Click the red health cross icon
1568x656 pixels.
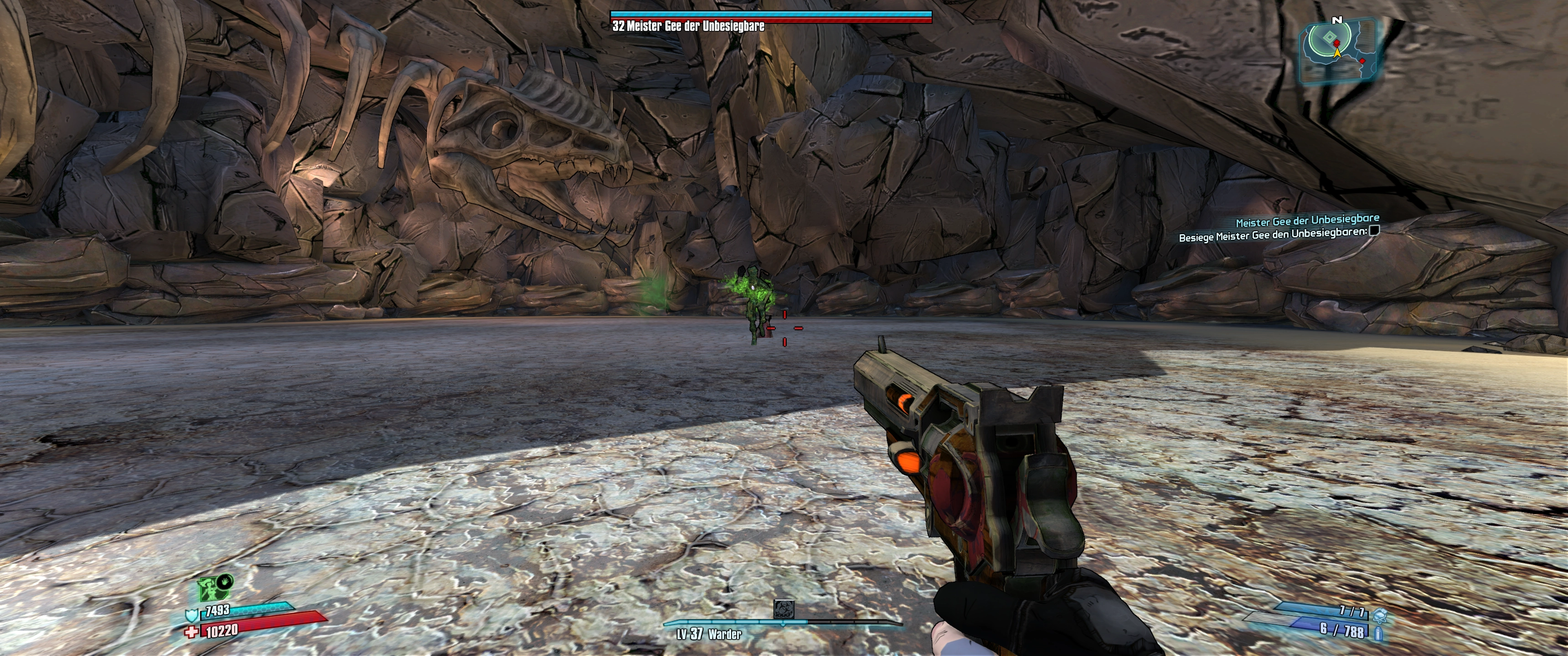pos(191,632)
